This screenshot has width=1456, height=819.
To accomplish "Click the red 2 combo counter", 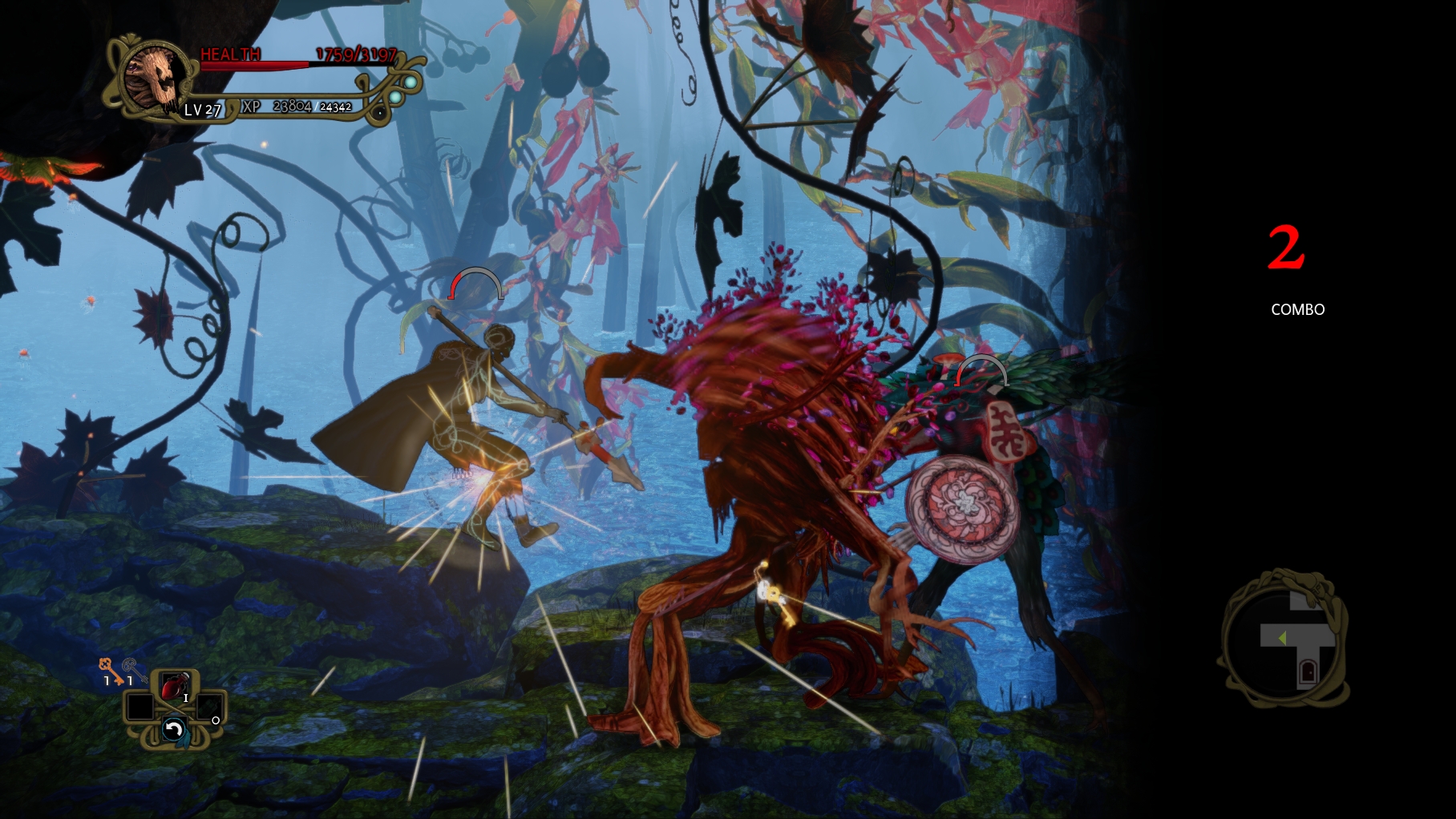I will tap(1287, 247).
